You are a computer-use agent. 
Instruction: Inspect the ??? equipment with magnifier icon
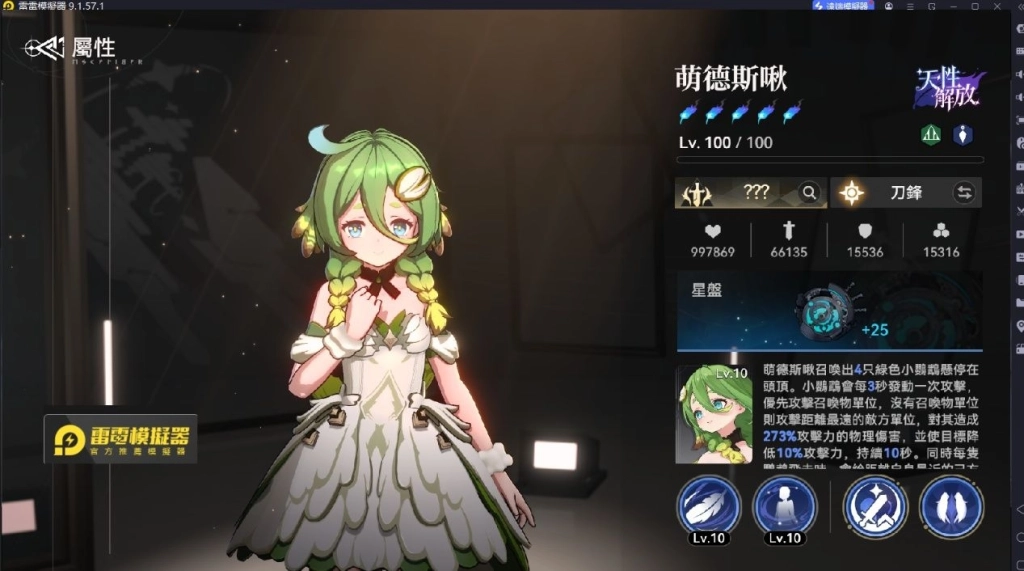click(x=809, y=193)
